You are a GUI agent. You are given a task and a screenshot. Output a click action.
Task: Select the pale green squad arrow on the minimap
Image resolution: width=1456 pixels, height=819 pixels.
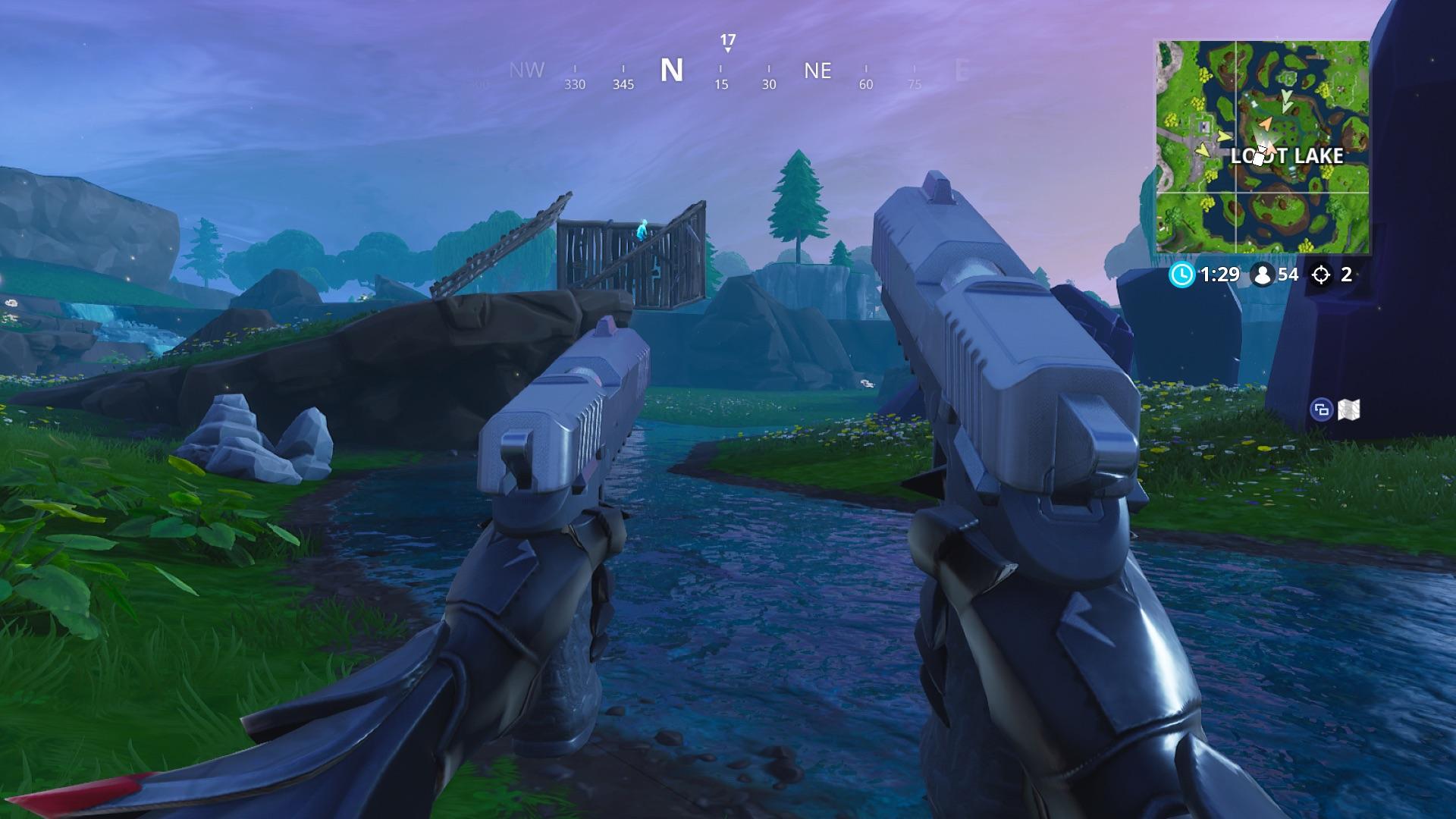1285,102
